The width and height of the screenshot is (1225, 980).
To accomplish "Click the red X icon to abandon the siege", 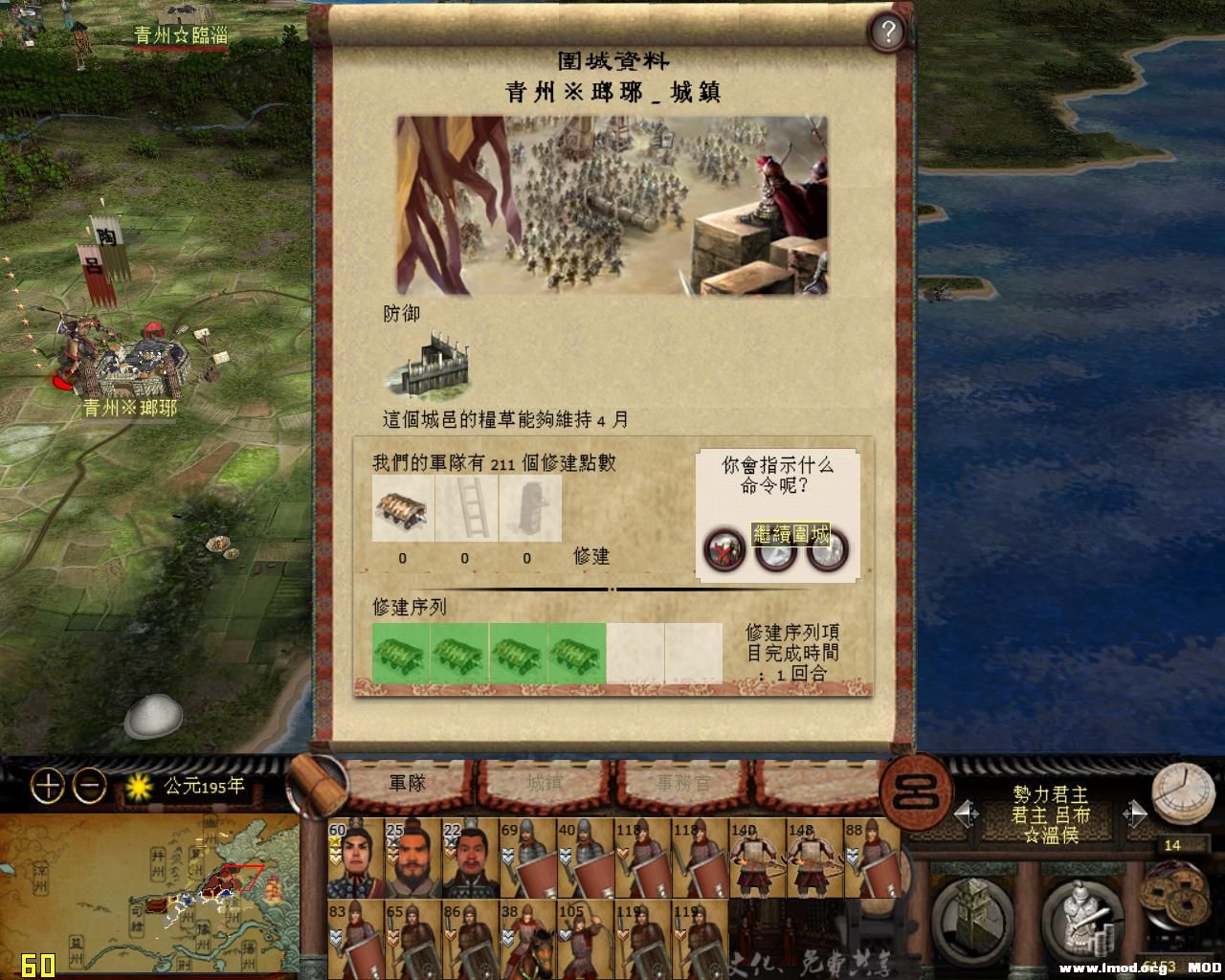I will pyautogui.click(x=724, y=551).
